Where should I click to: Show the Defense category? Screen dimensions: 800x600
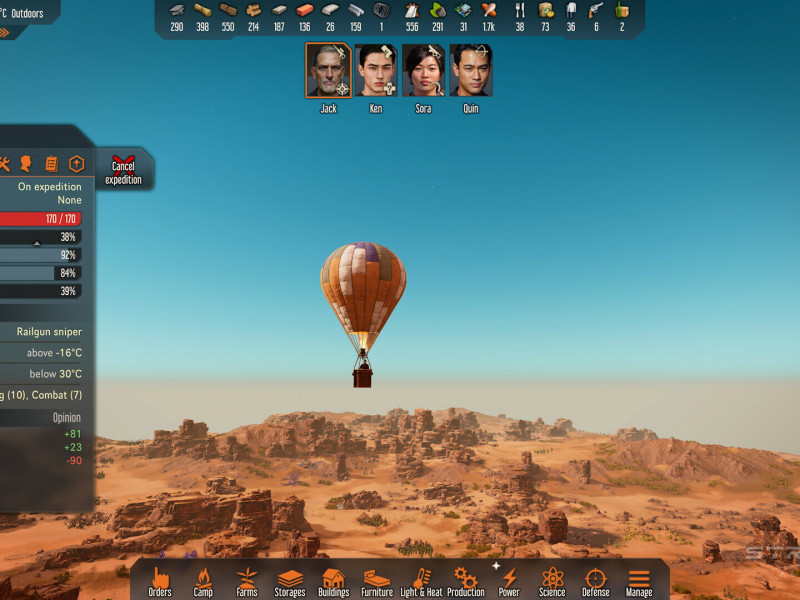(596, 580)
